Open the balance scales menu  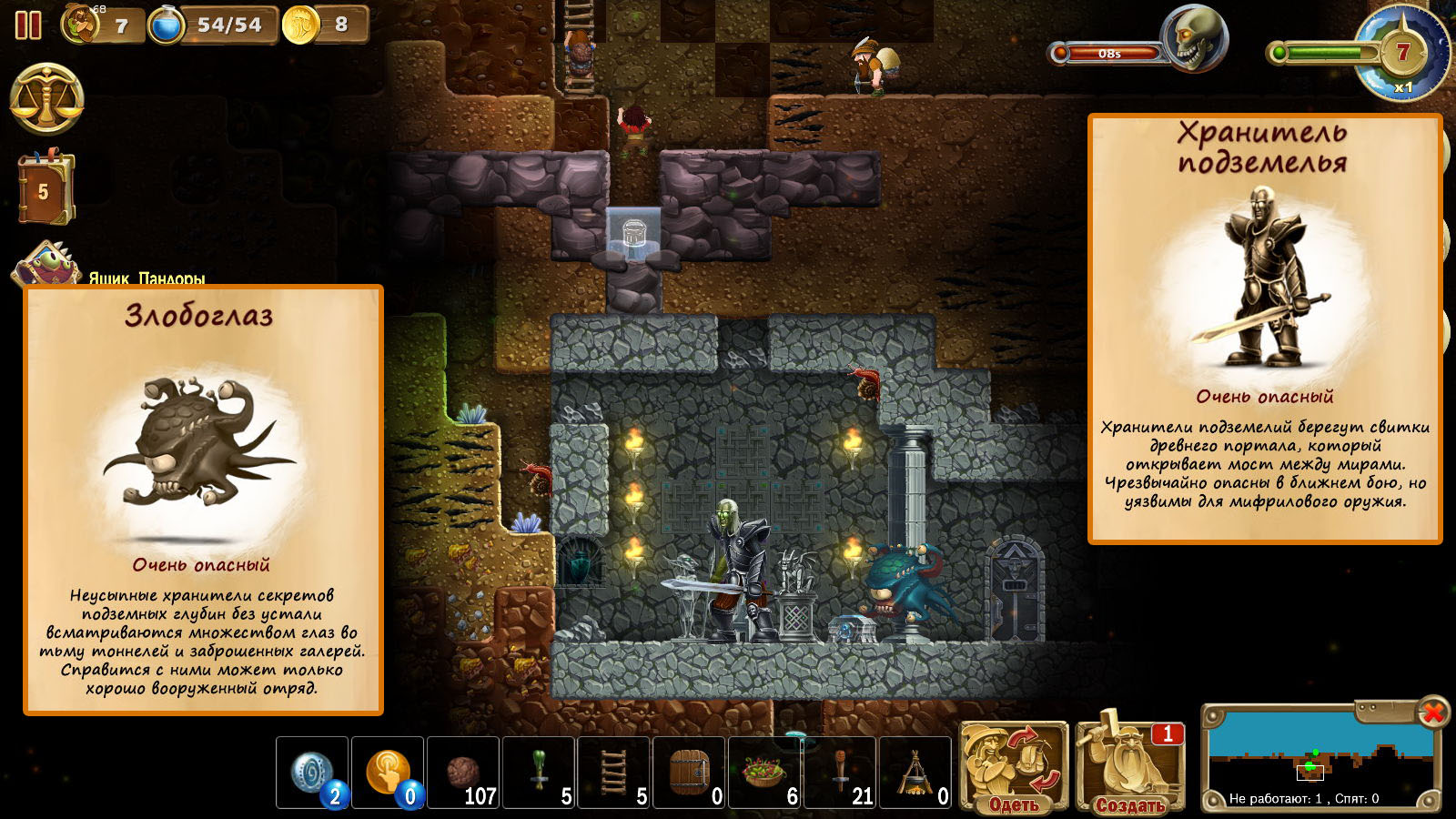[46, 99]
